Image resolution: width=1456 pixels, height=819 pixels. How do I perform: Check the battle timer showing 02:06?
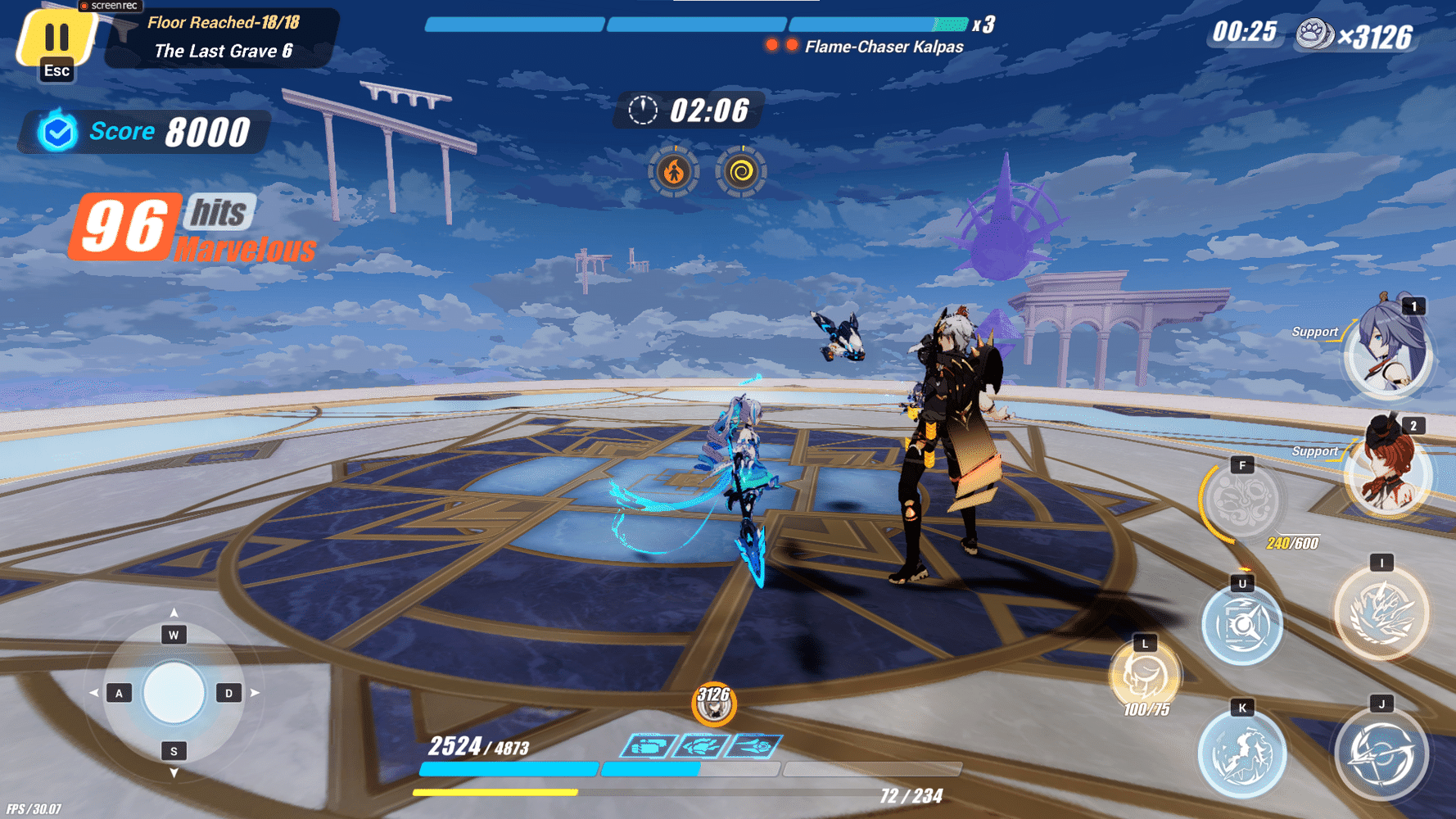point(688,109)
